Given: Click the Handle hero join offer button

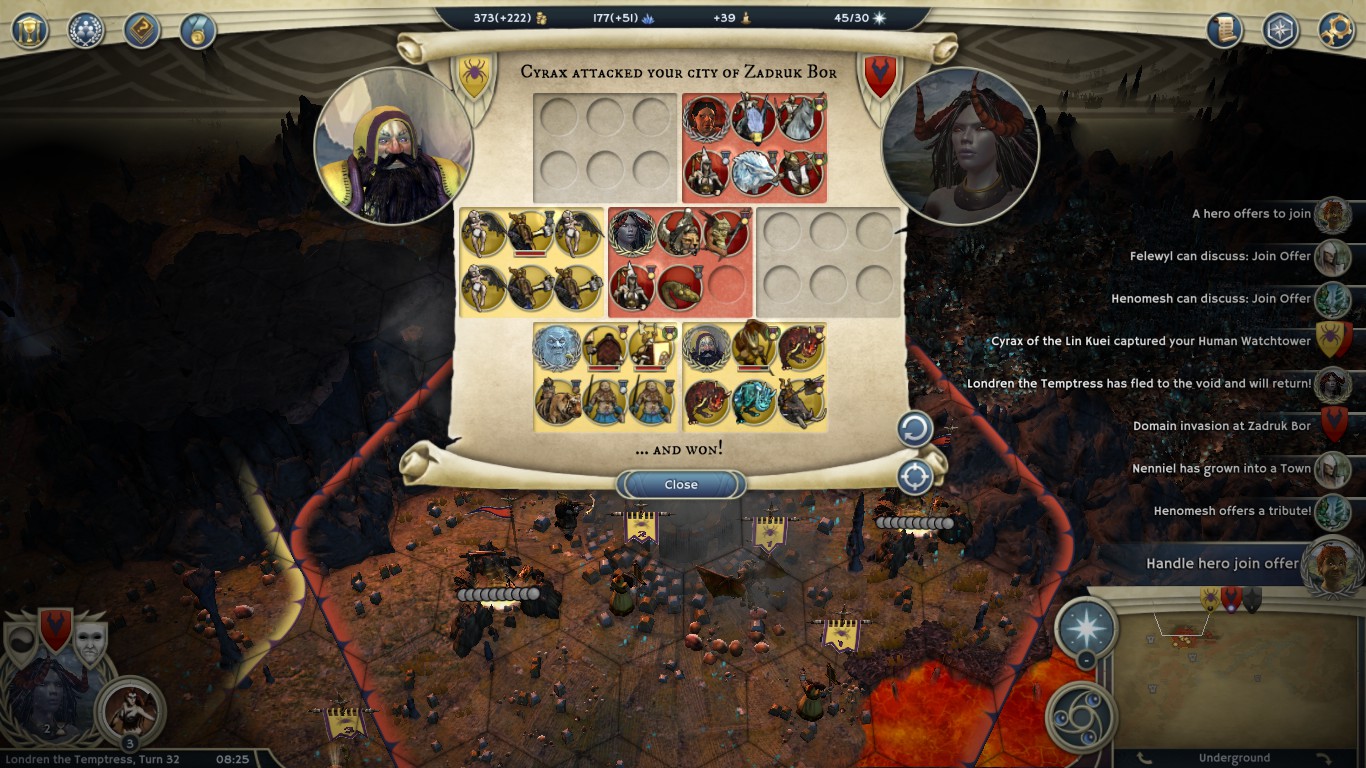Looking at the screenshot, I should coord(1222,563).
